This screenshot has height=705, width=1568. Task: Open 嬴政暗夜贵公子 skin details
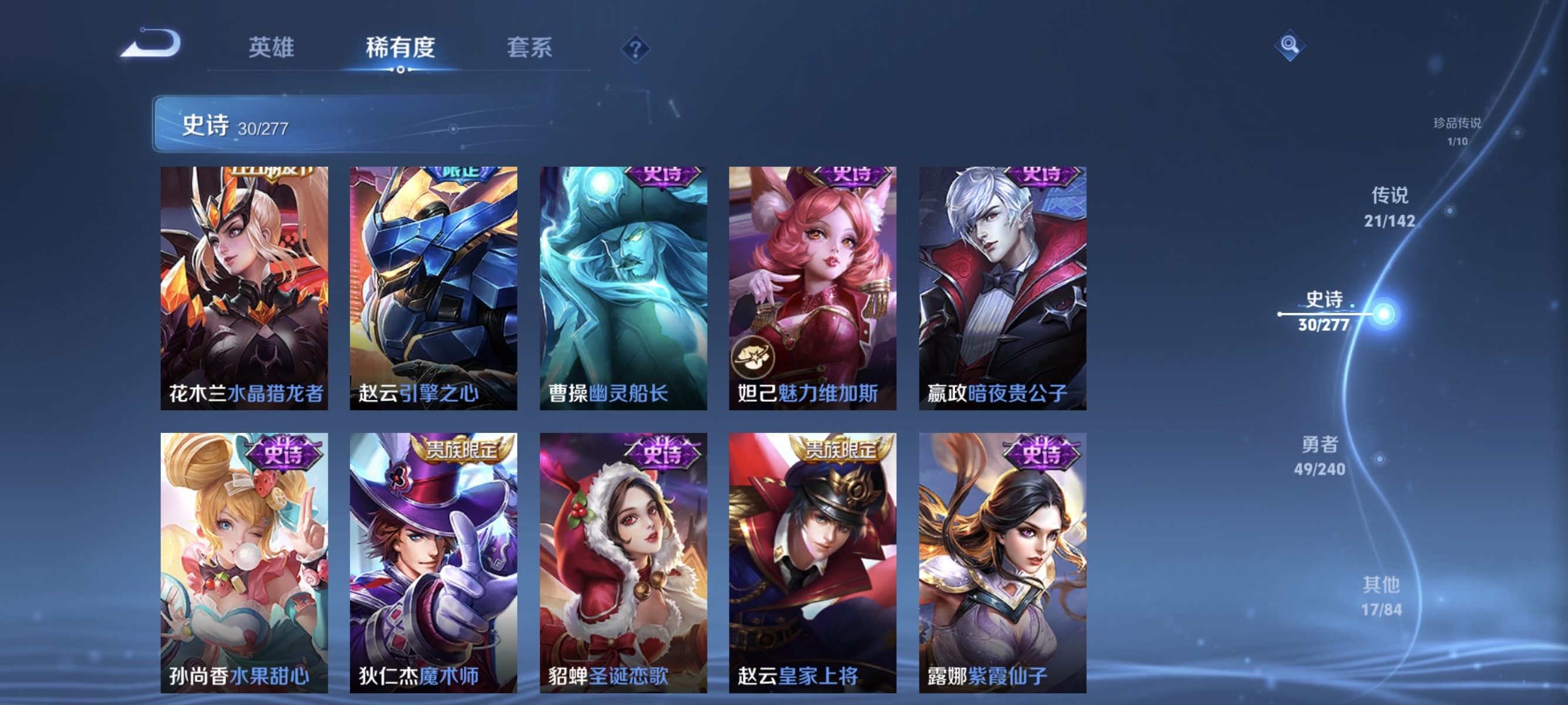coord(1001,286)
